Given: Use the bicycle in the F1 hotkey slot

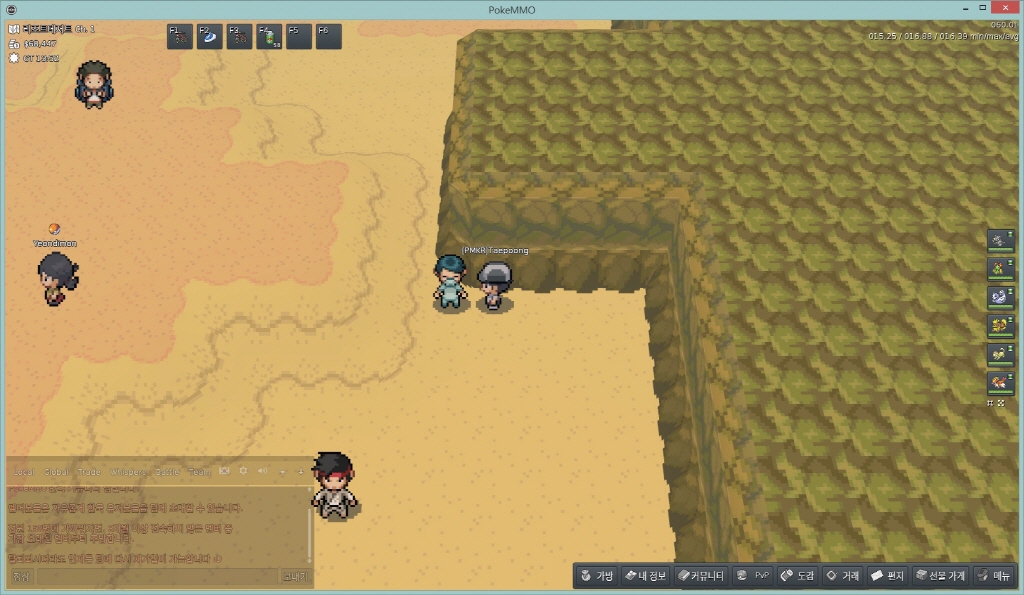Looking at the screenshot, I should 180,37.
